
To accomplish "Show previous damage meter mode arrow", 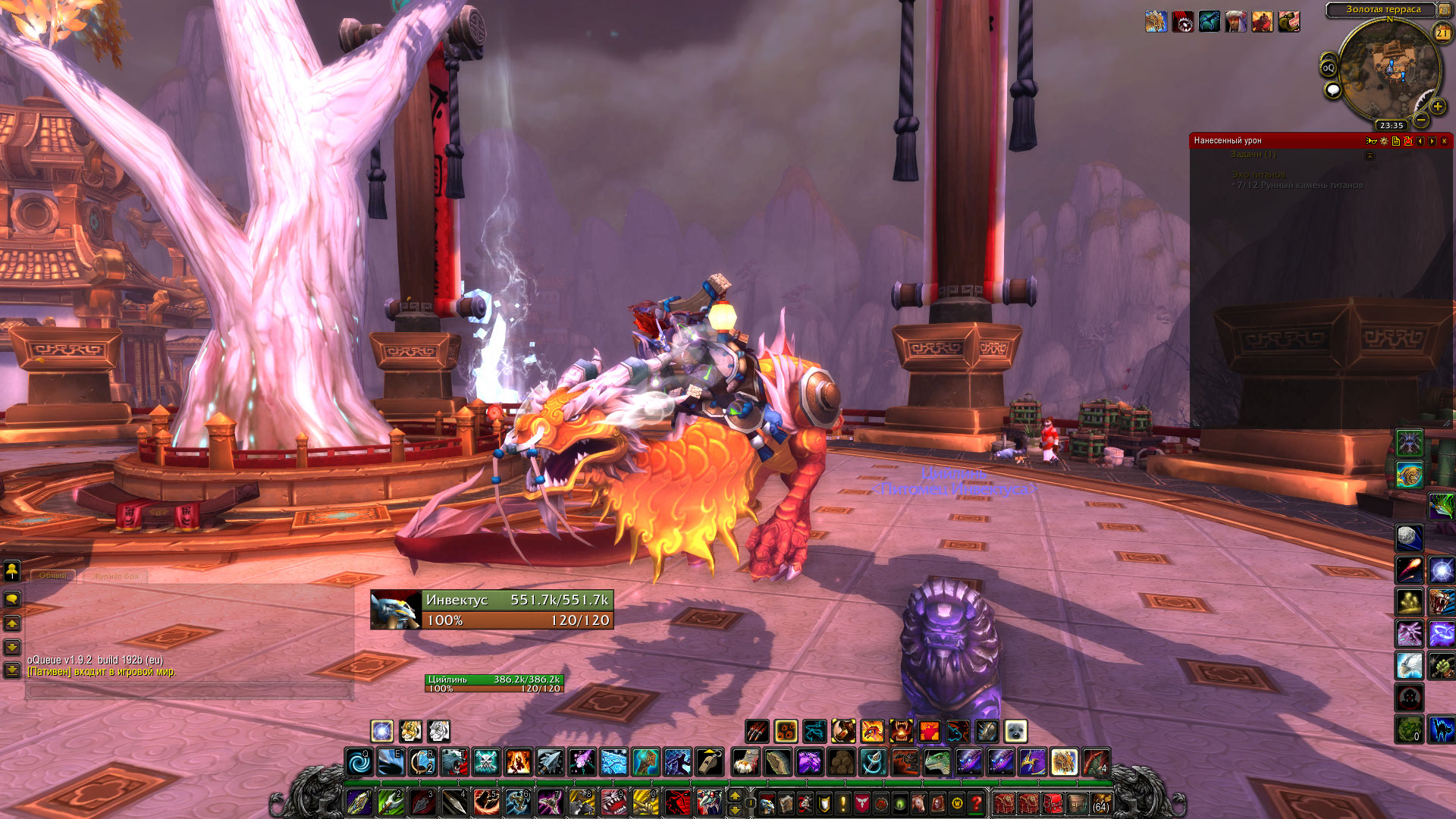I will coord(1420,141).
